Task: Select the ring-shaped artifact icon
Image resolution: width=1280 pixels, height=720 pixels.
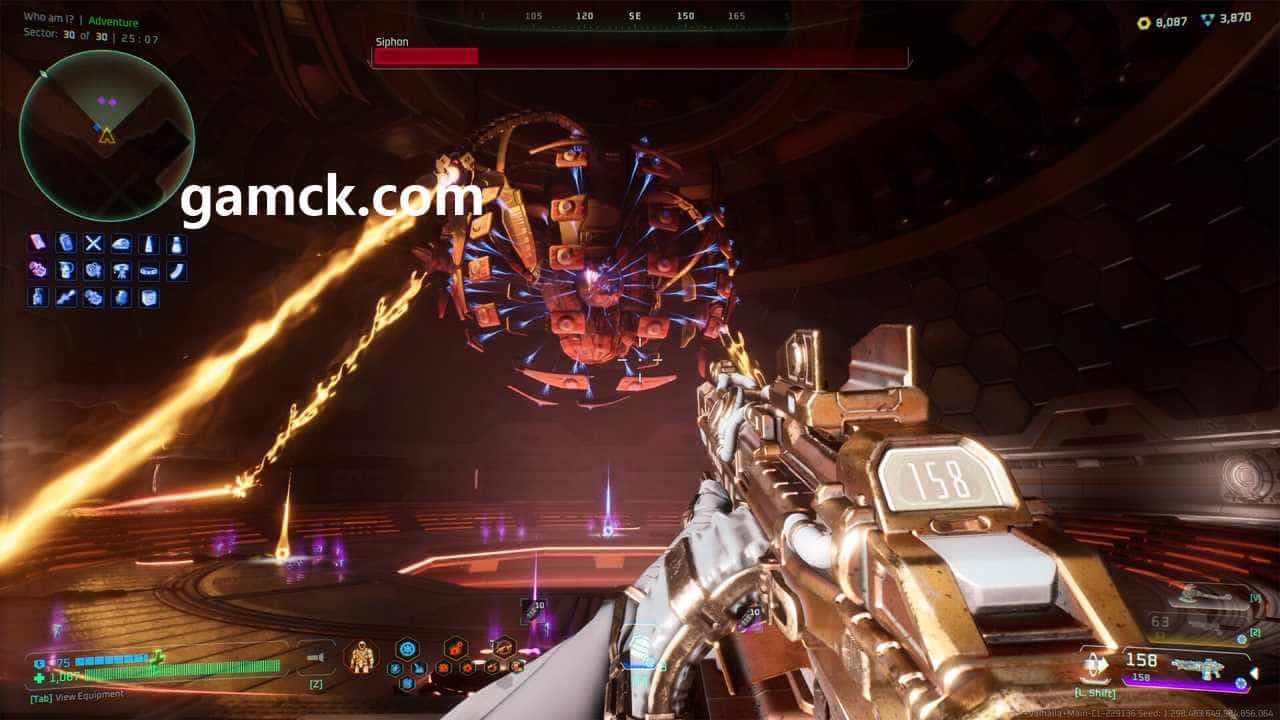Action: 149,270
